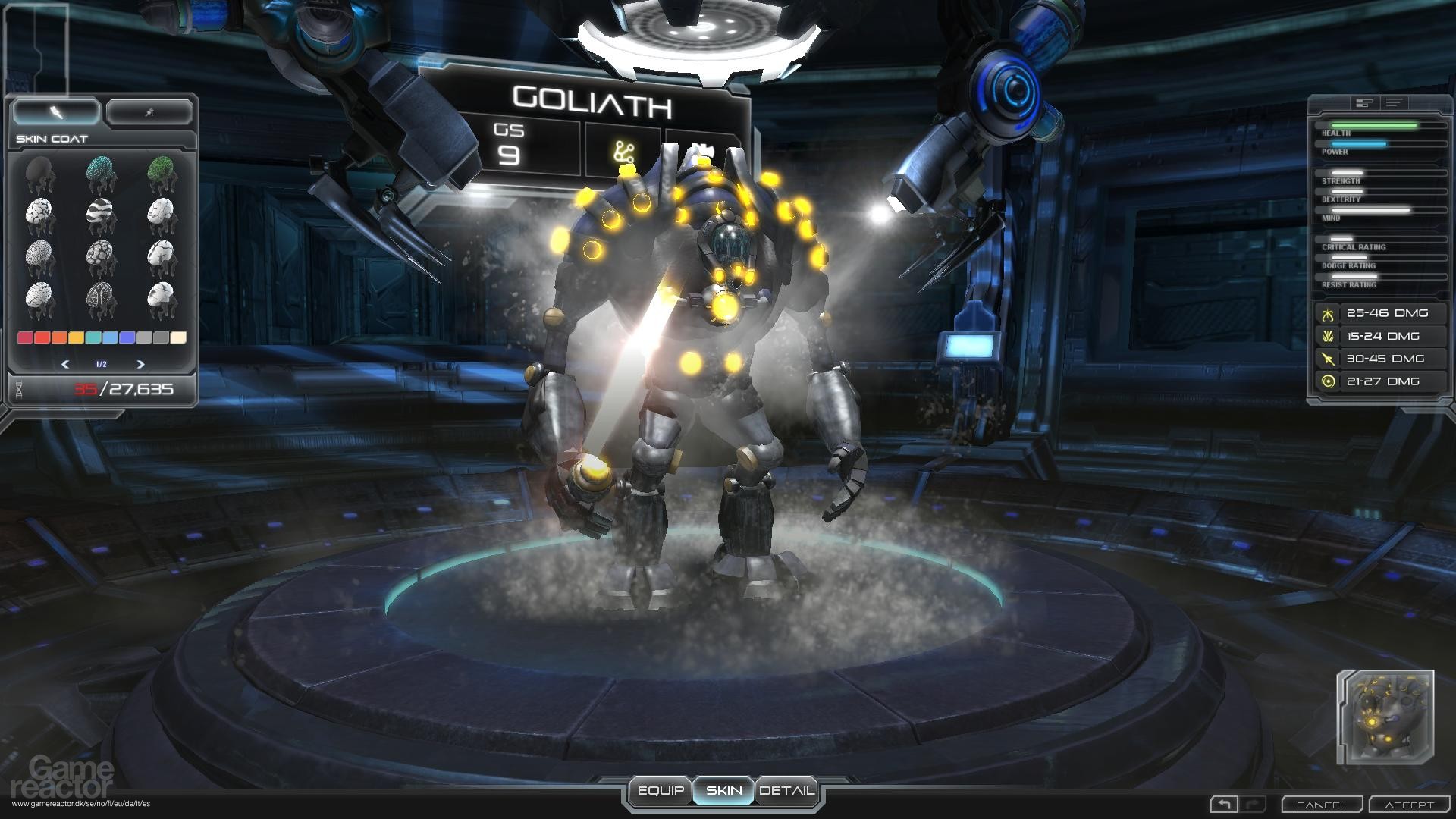This screenshot has width=1456, height=819.
Task: Switch to the EQUIP tab
Action: pyautogui.click(x=662, y=789)
